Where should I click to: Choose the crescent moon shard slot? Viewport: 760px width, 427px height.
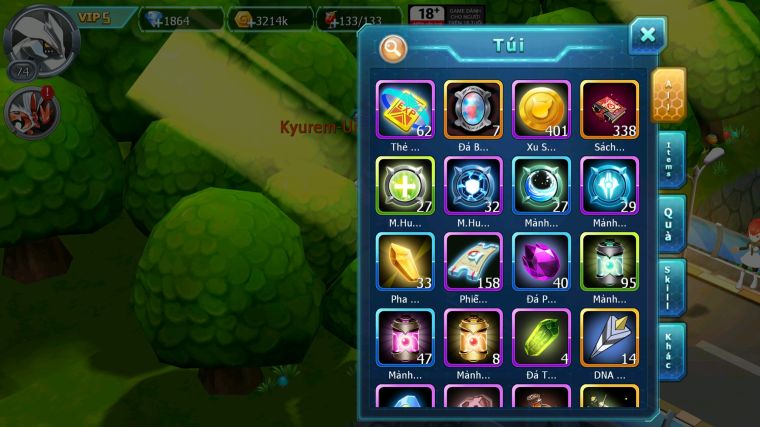pos(541,185)
